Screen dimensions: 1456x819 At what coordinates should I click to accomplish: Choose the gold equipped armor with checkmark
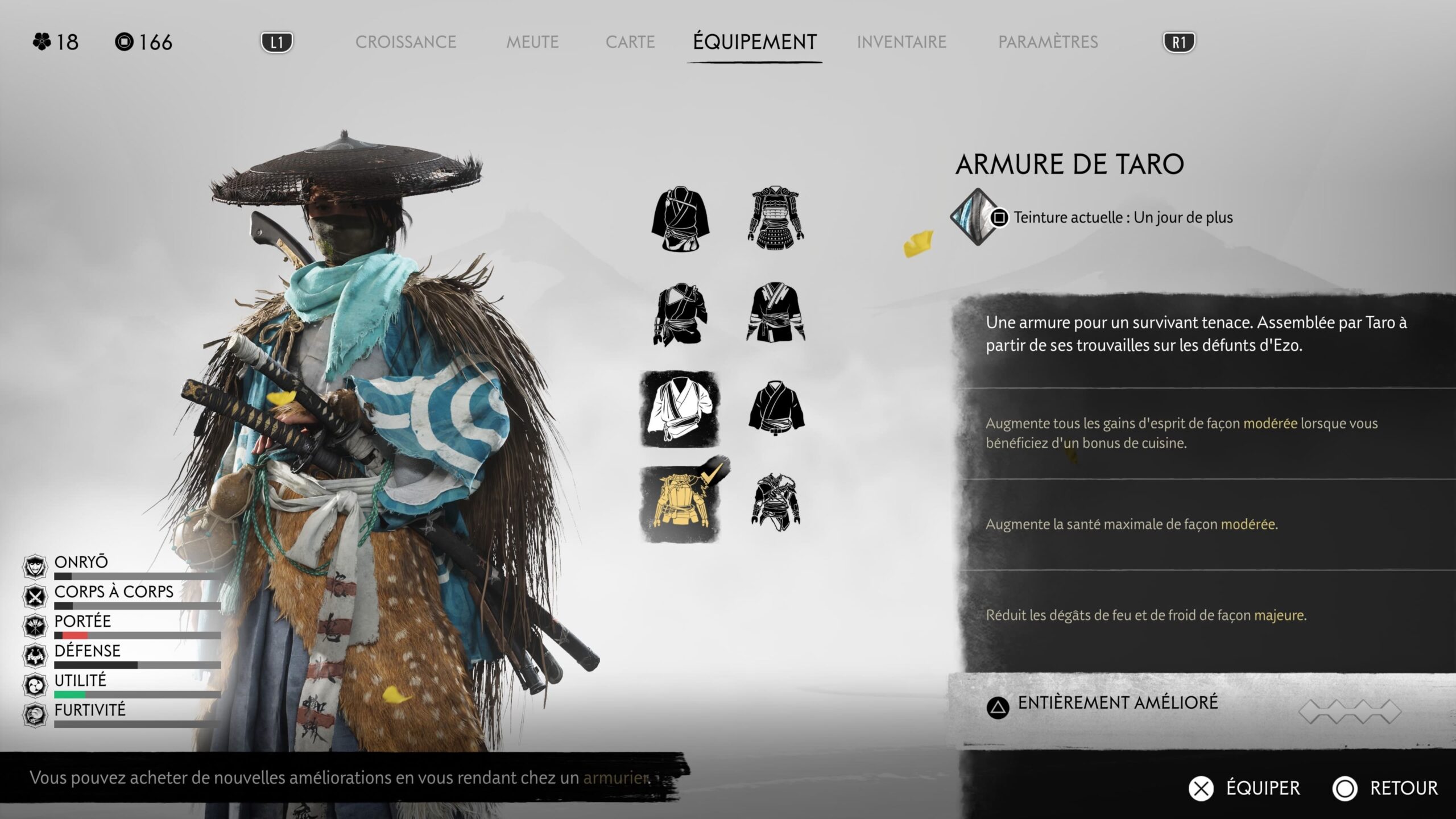(680, 503)
